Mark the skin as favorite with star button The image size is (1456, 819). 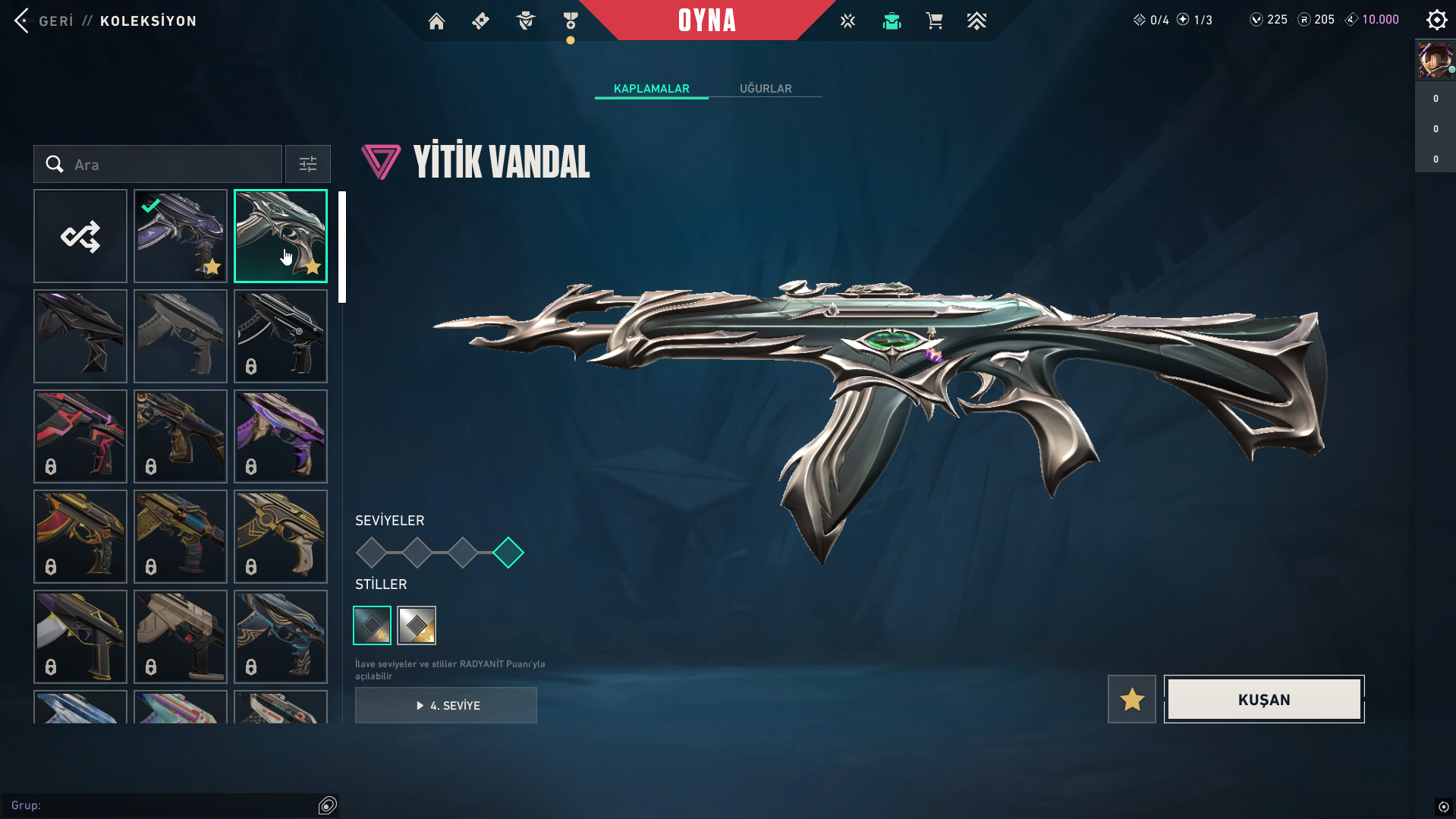(x=1131, y=699)
